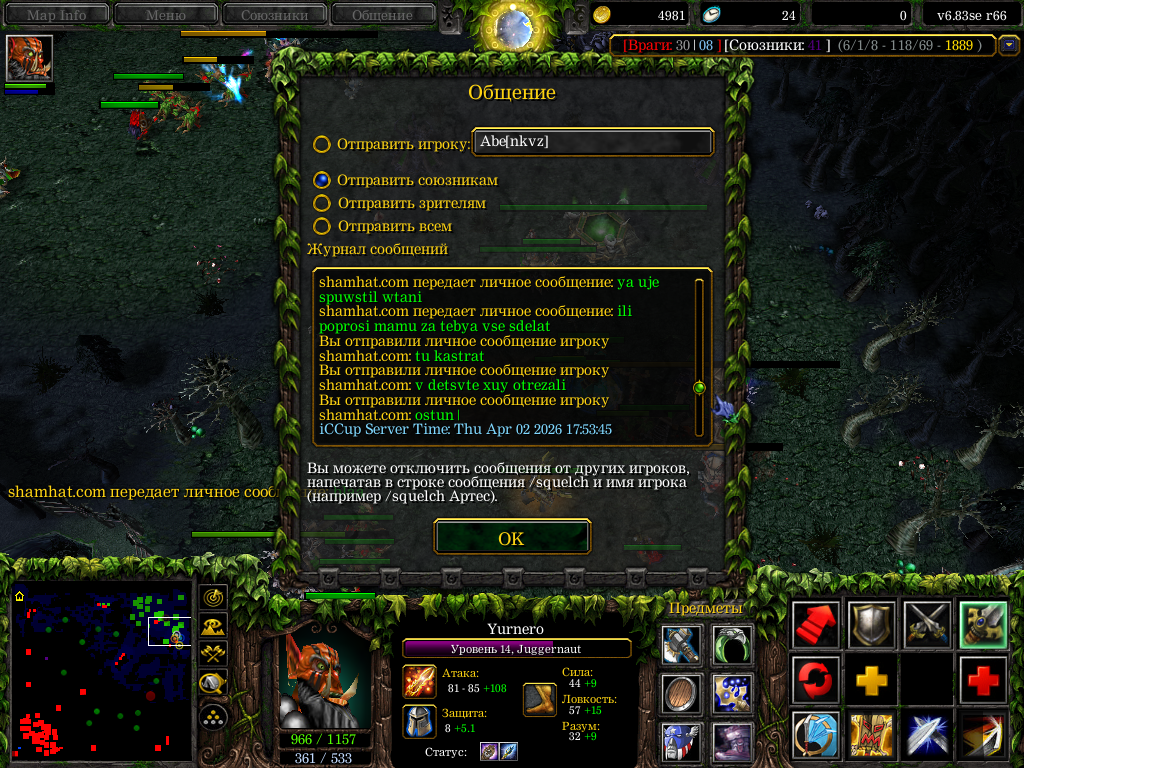This screenshot has width=1152, height=768.
Task: Toggle minimap terrain display button
Action: [x=212, y=627]
